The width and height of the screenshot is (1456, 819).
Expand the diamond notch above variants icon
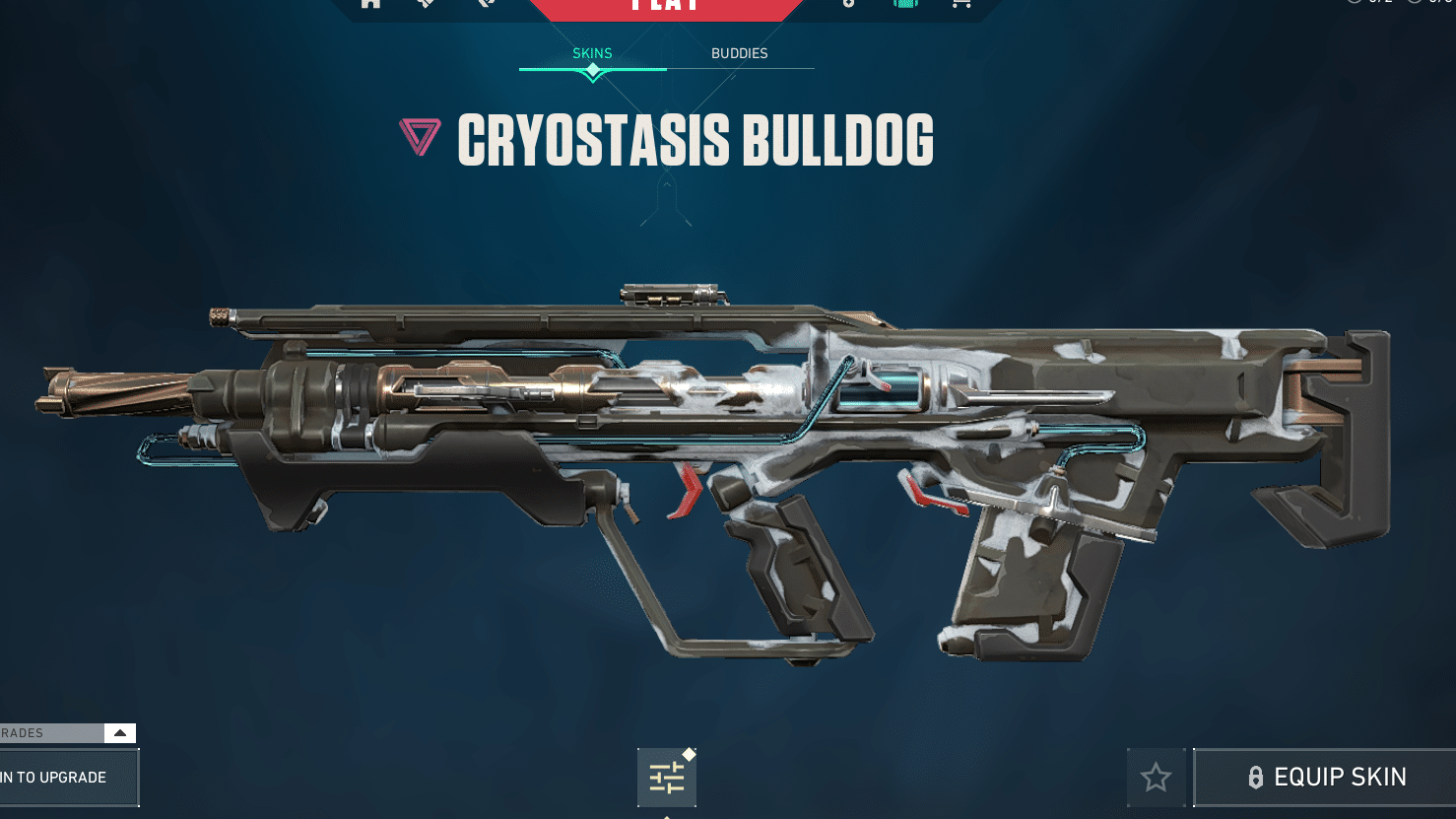coord(688,753)
